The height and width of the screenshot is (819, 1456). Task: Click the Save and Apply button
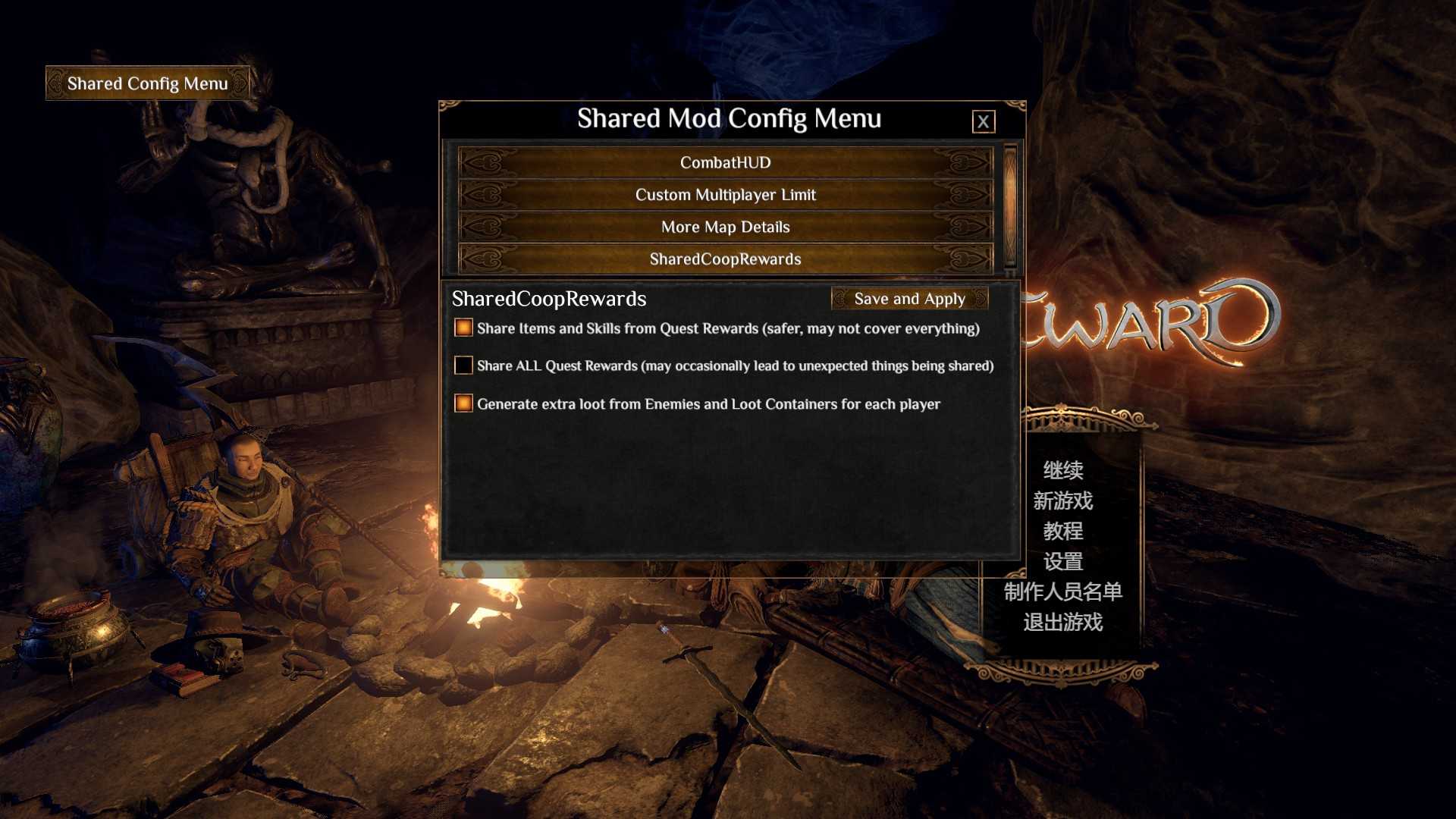909,299
